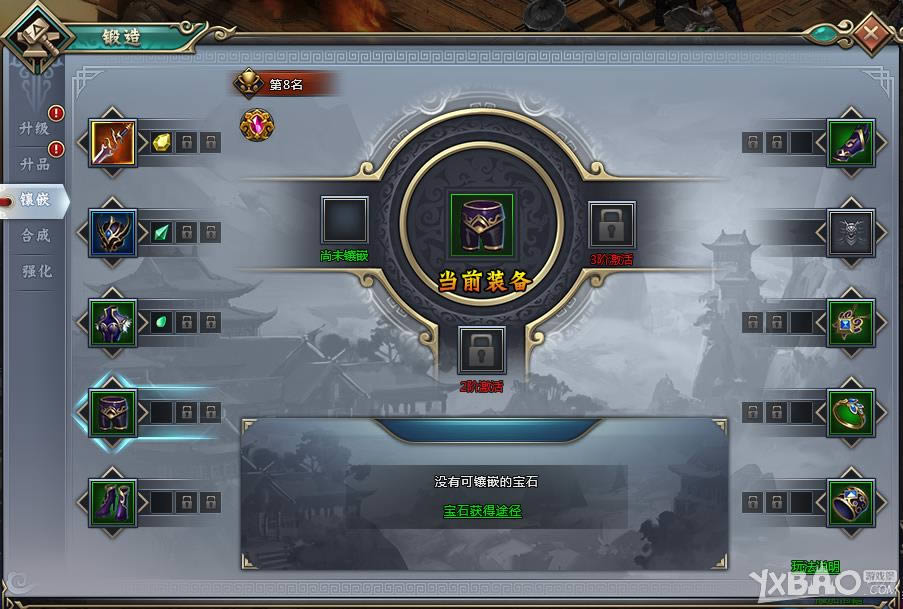Open the 合成 tab

35,235
